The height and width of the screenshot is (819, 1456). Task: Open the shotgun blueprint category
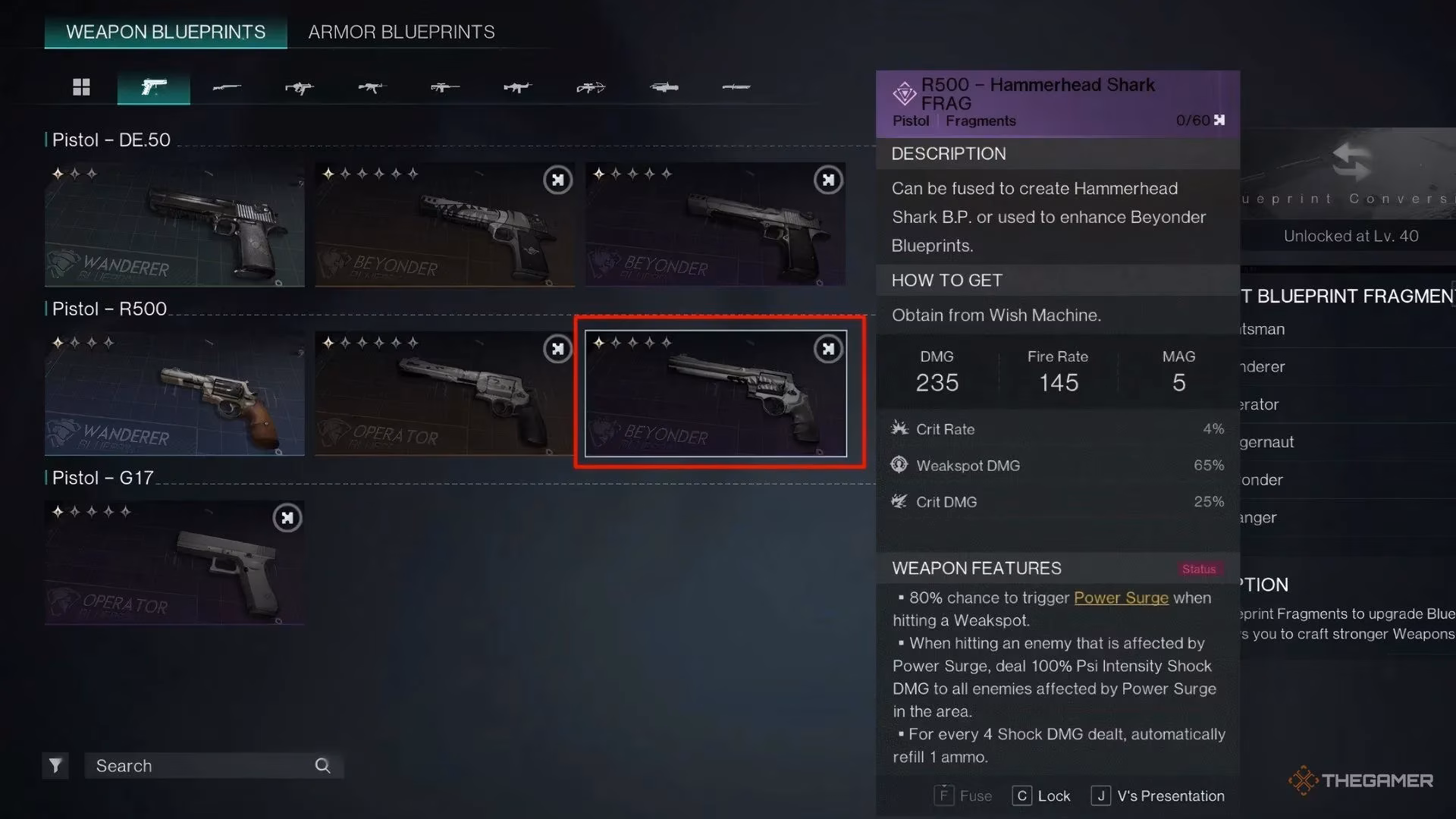(x=227, y=87)
